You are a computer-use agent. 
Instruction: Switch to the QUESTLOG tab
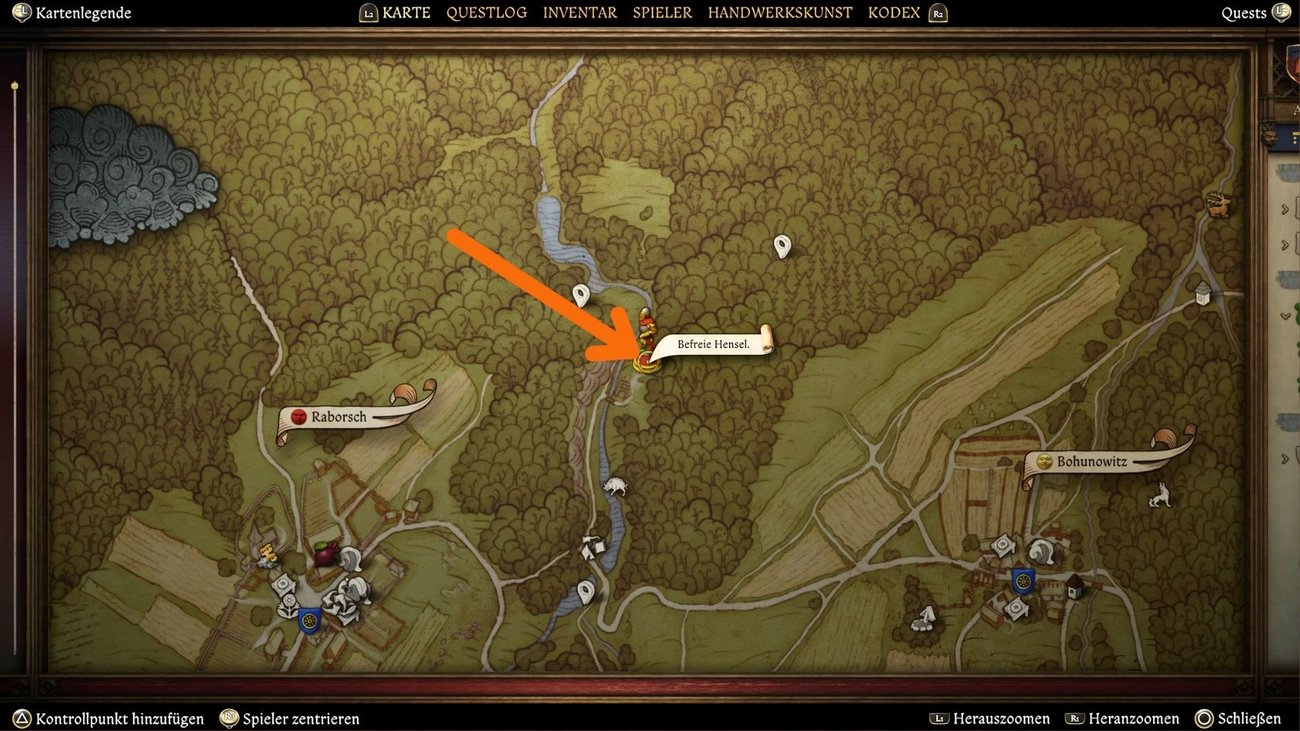487,12
